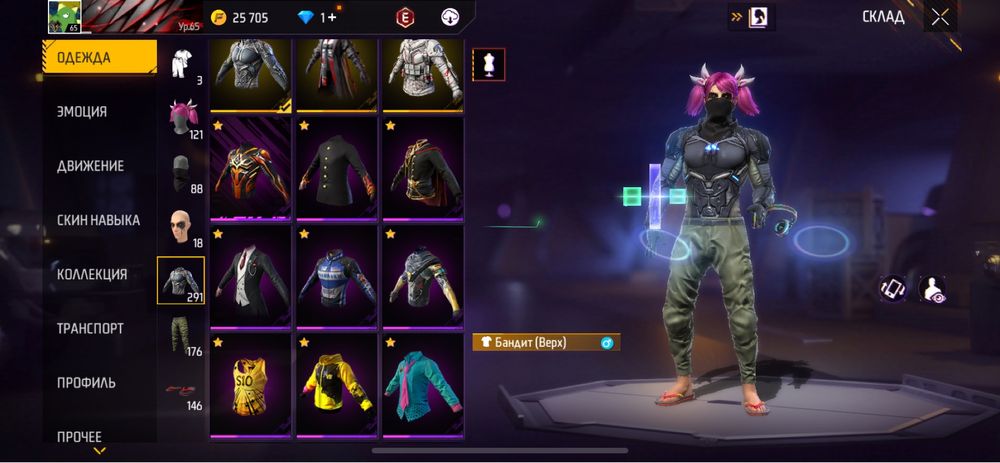Screen dimensions: 1000x463
Task: Switch to the ЭМОЦИЯ tab
Action: 82,112
